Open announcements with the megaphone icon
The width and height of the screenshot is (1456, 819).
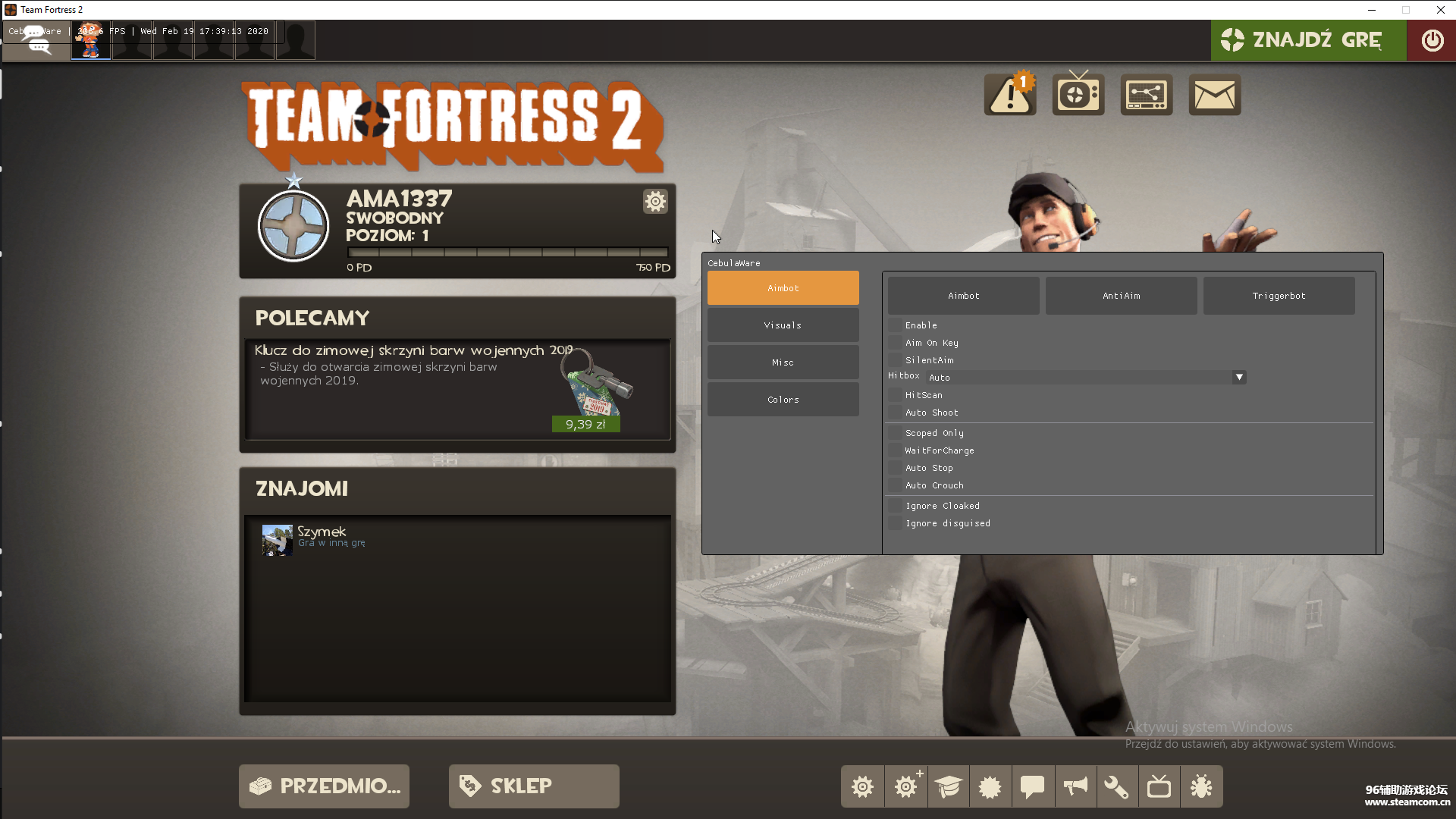(x=1075, y=786)
